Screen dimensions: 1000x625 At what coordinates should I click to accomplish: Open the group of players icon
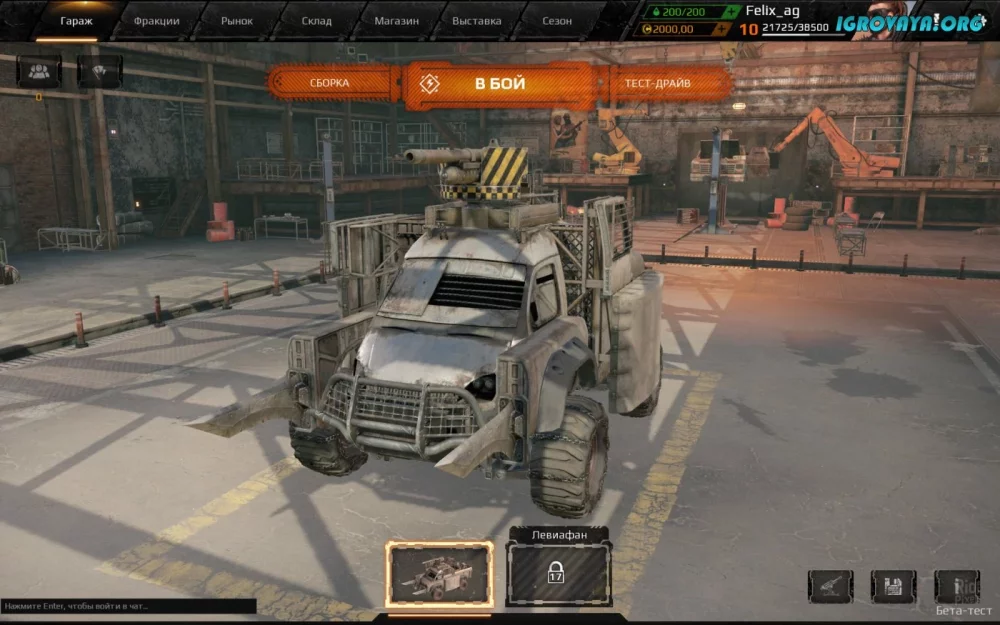pos(39,71)
